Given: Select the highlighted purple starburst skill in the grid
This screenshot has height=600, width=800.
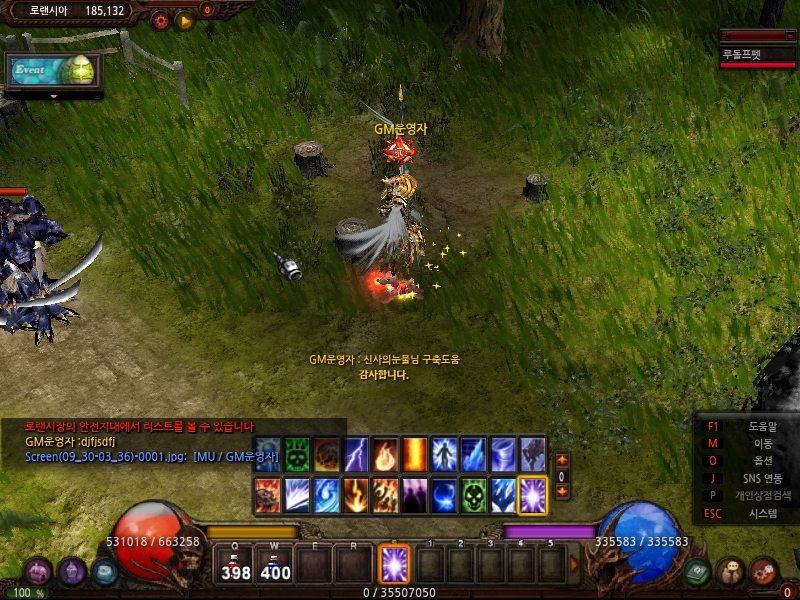Looking at the screenshot, I should click(532, 495).
